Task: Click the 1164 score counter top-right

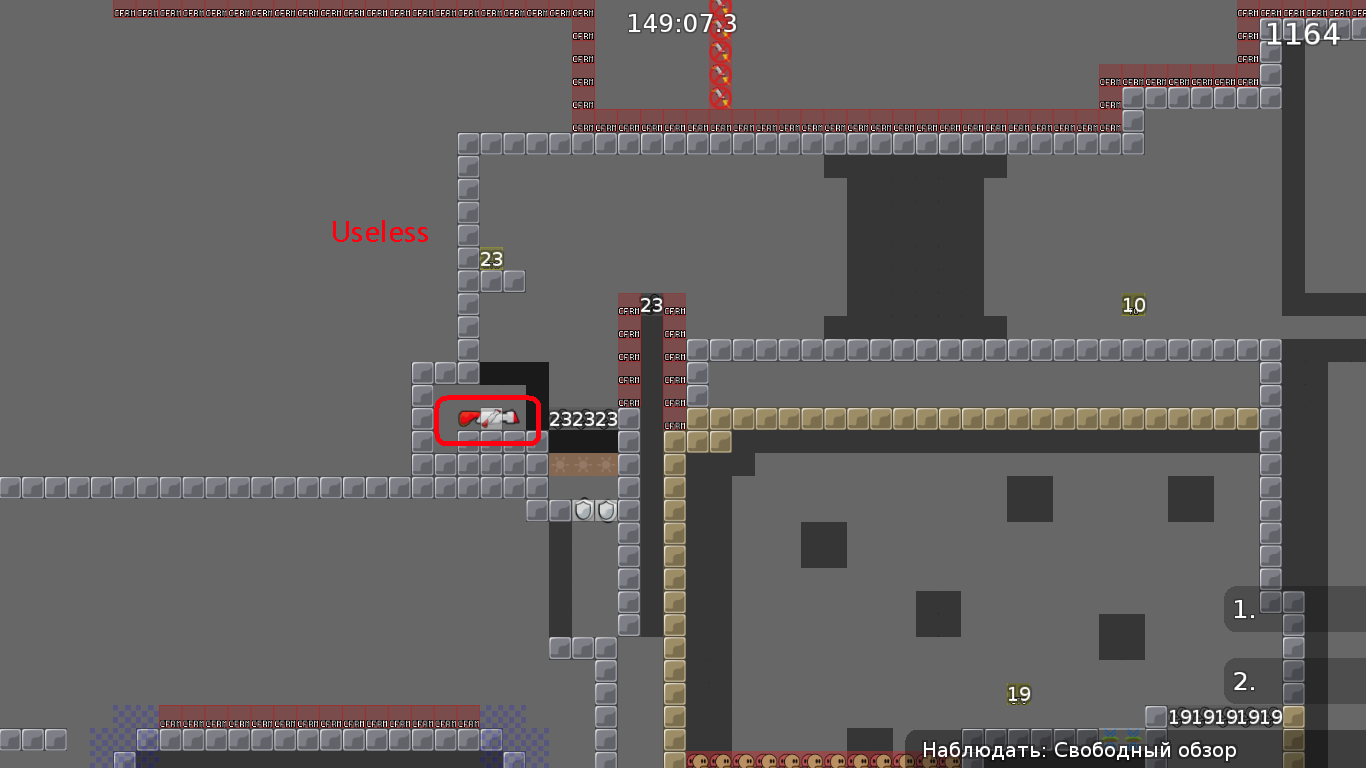Action: coord(1304,33)
